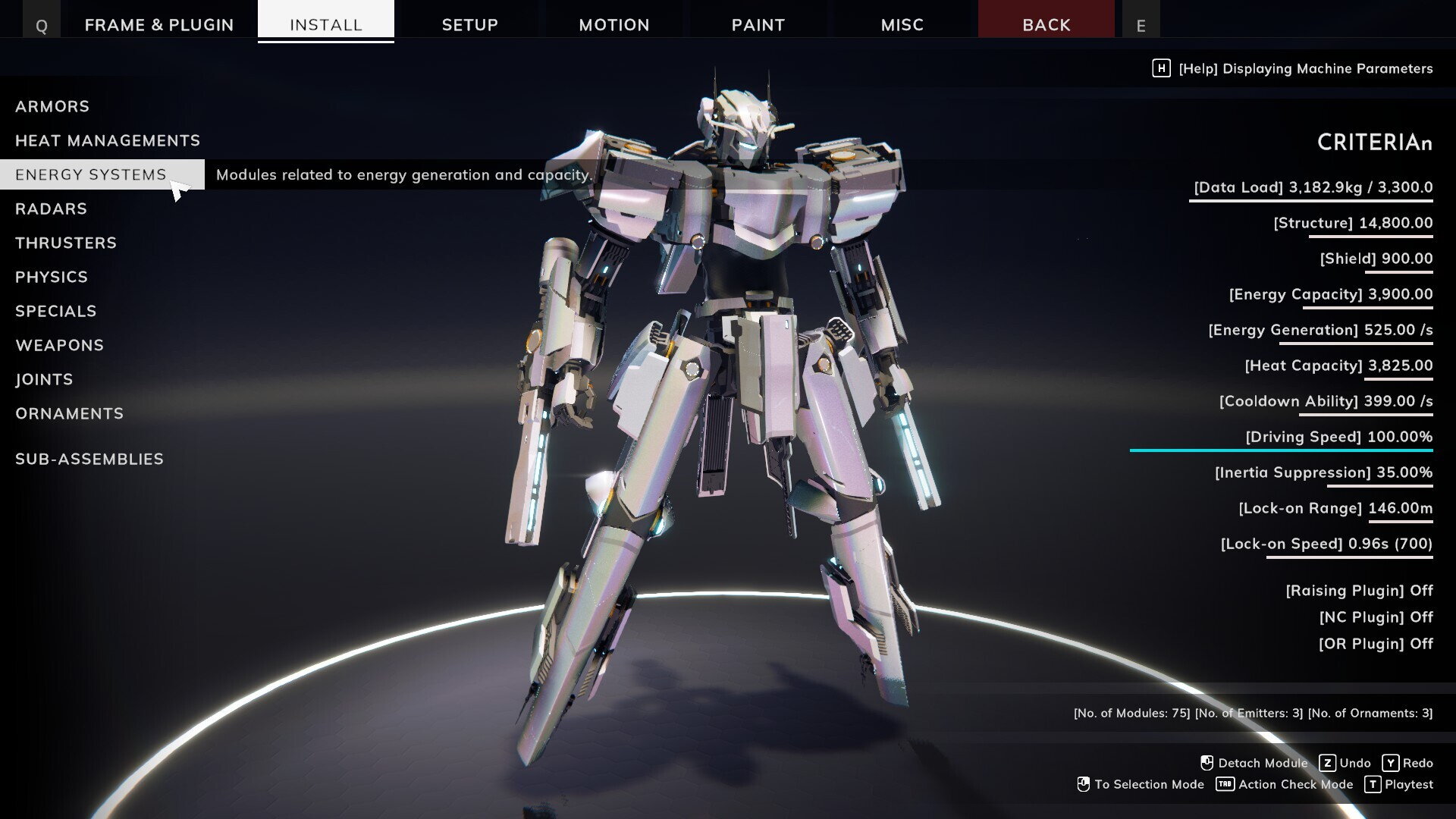Select the Install tab
This screenshot has height=819, width=1456.
click(x=326, y=24)
